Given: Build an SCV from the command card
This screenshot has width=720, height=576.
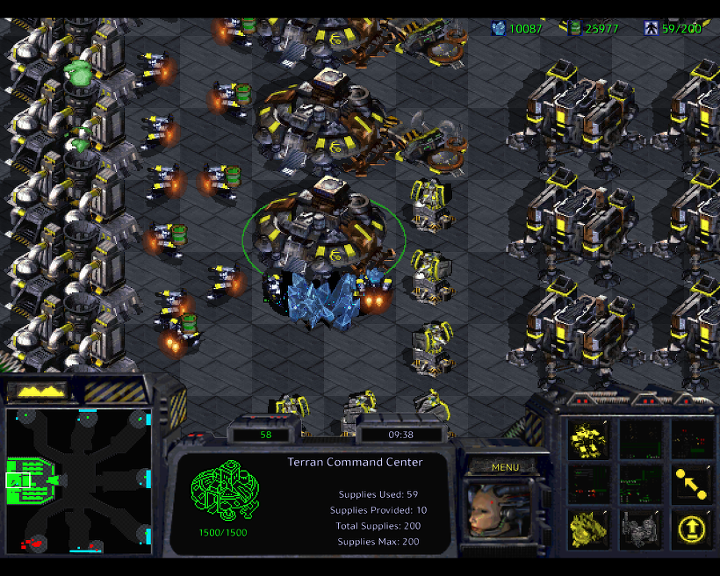Looking at the screenshot, I should [589, 437].
